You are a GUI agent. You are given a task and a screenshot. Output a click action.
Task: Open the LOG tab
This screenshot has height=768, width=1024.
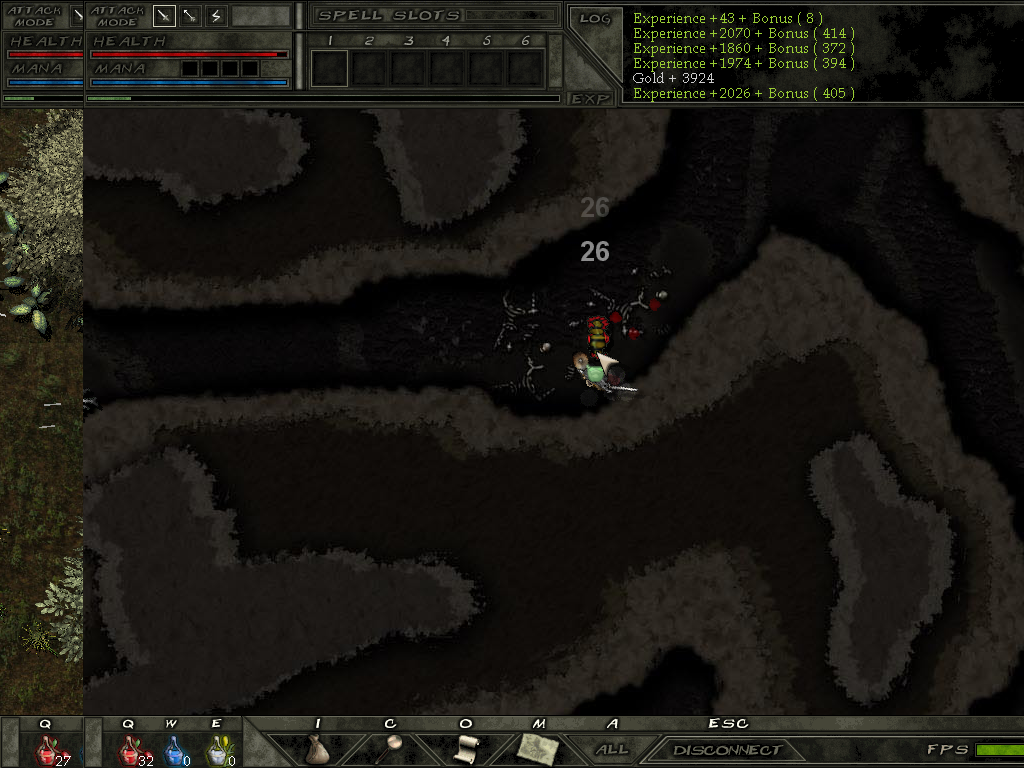pyautogui.click(x=594, y=19)
